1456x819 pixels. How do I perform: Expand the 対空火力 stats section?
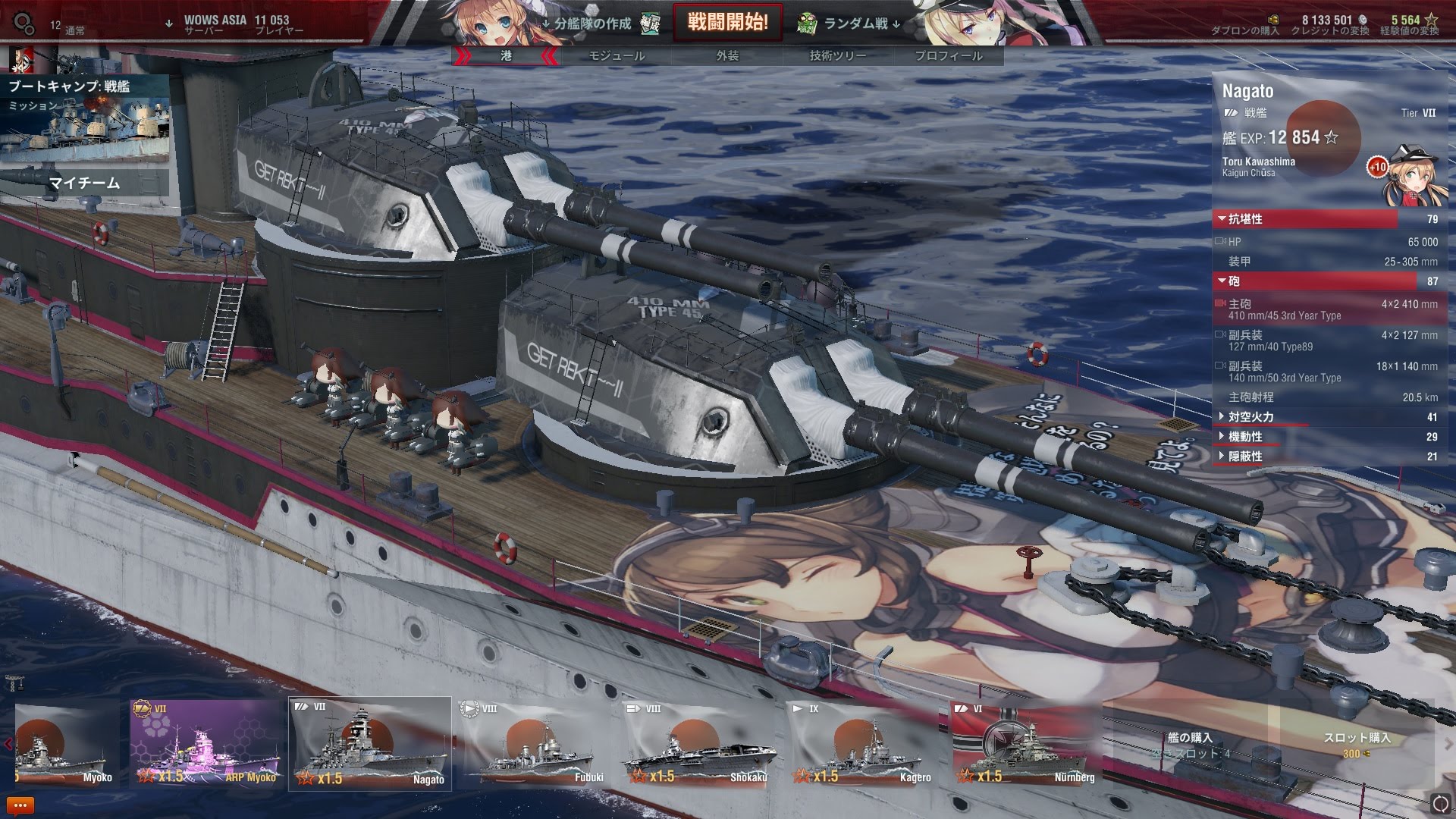tap(1251, 417)
